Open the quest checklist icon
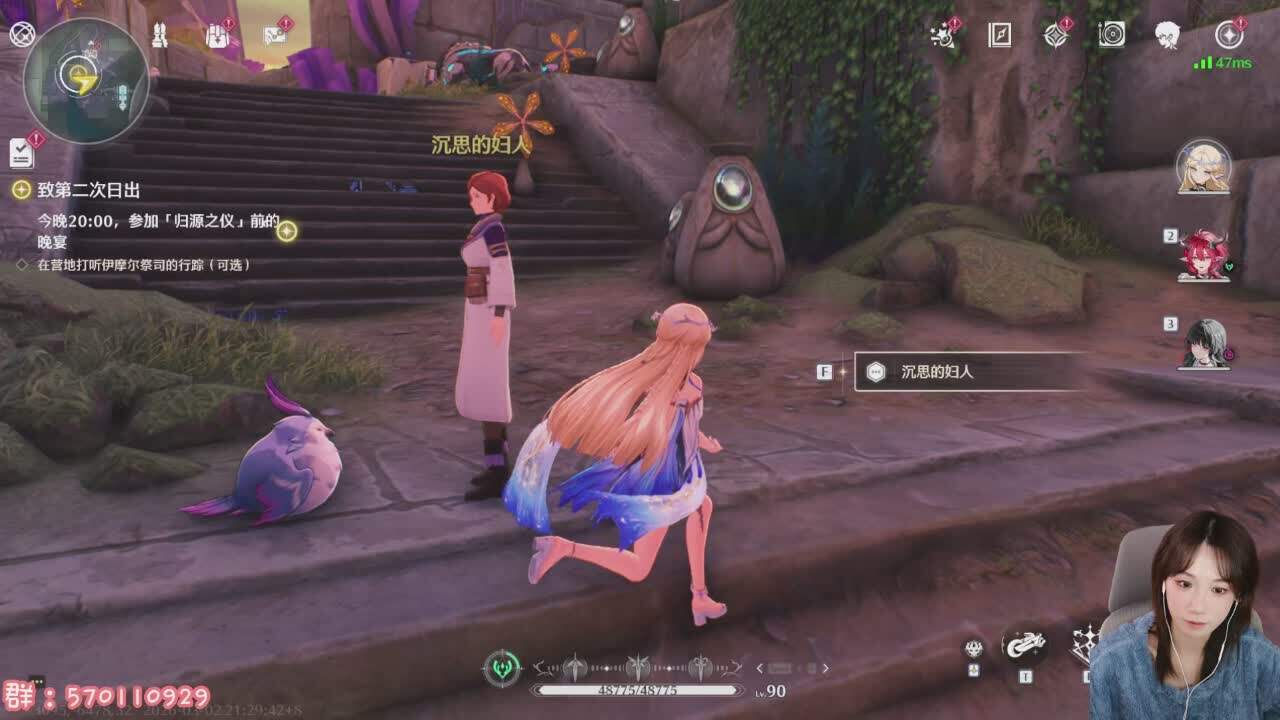This screenshot has height=720, width=1280. pyautogui.click(x=21, y=153)
